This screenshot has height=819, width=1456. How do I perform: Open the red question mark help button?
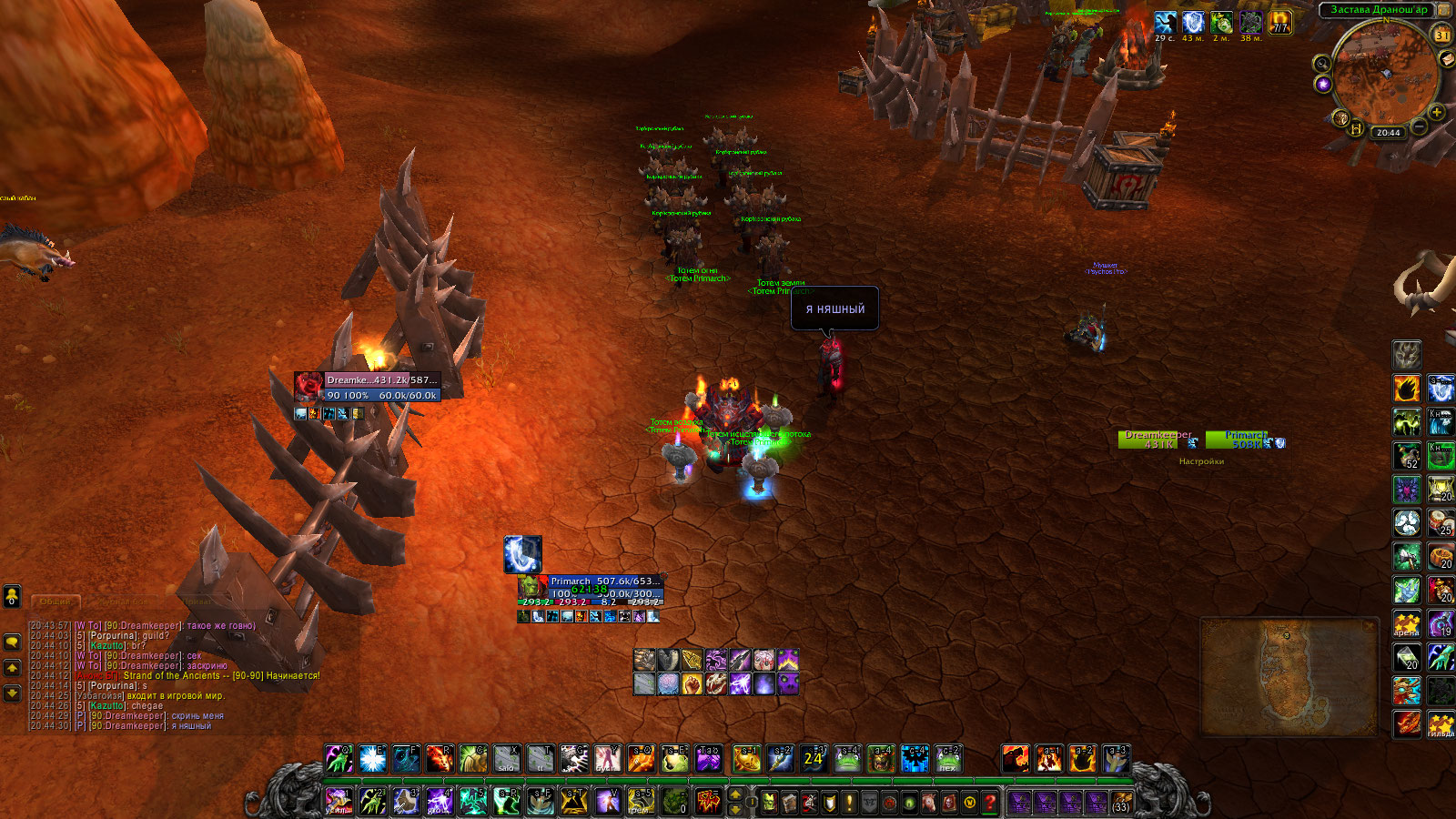pos(990,803)
